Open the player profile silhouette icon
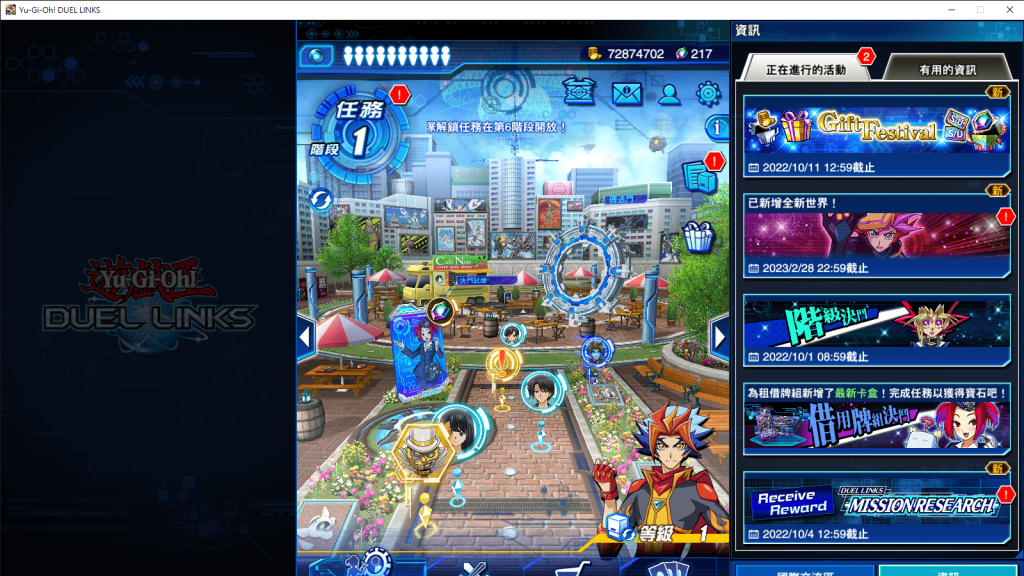The width and height of the screenshot is (1024, 576). pos(669,94)
